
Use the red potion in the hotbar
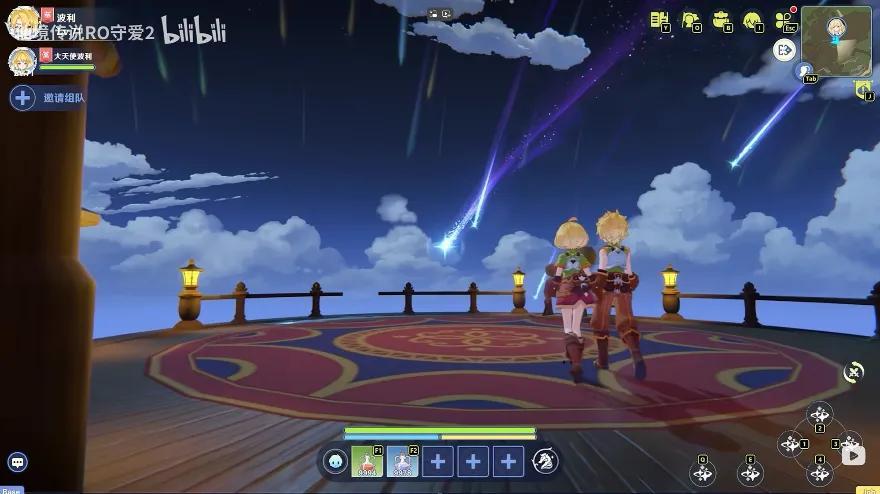[x=367, y=461]
